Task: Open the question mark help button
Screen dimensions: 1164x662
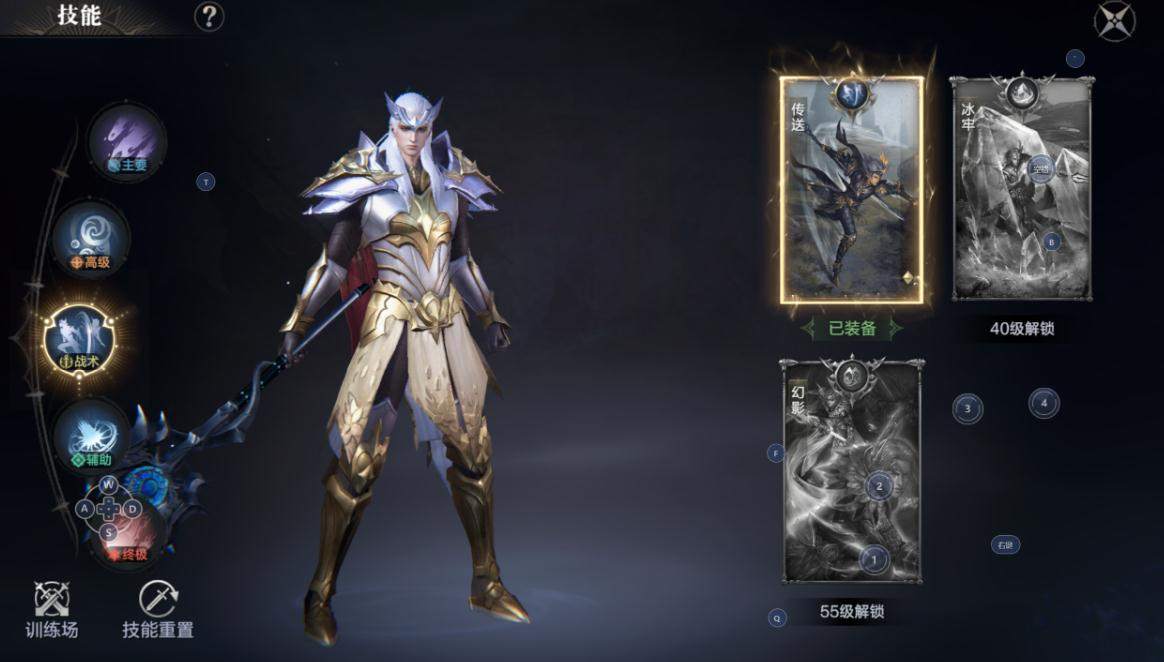Action: [x=209, y=17]
